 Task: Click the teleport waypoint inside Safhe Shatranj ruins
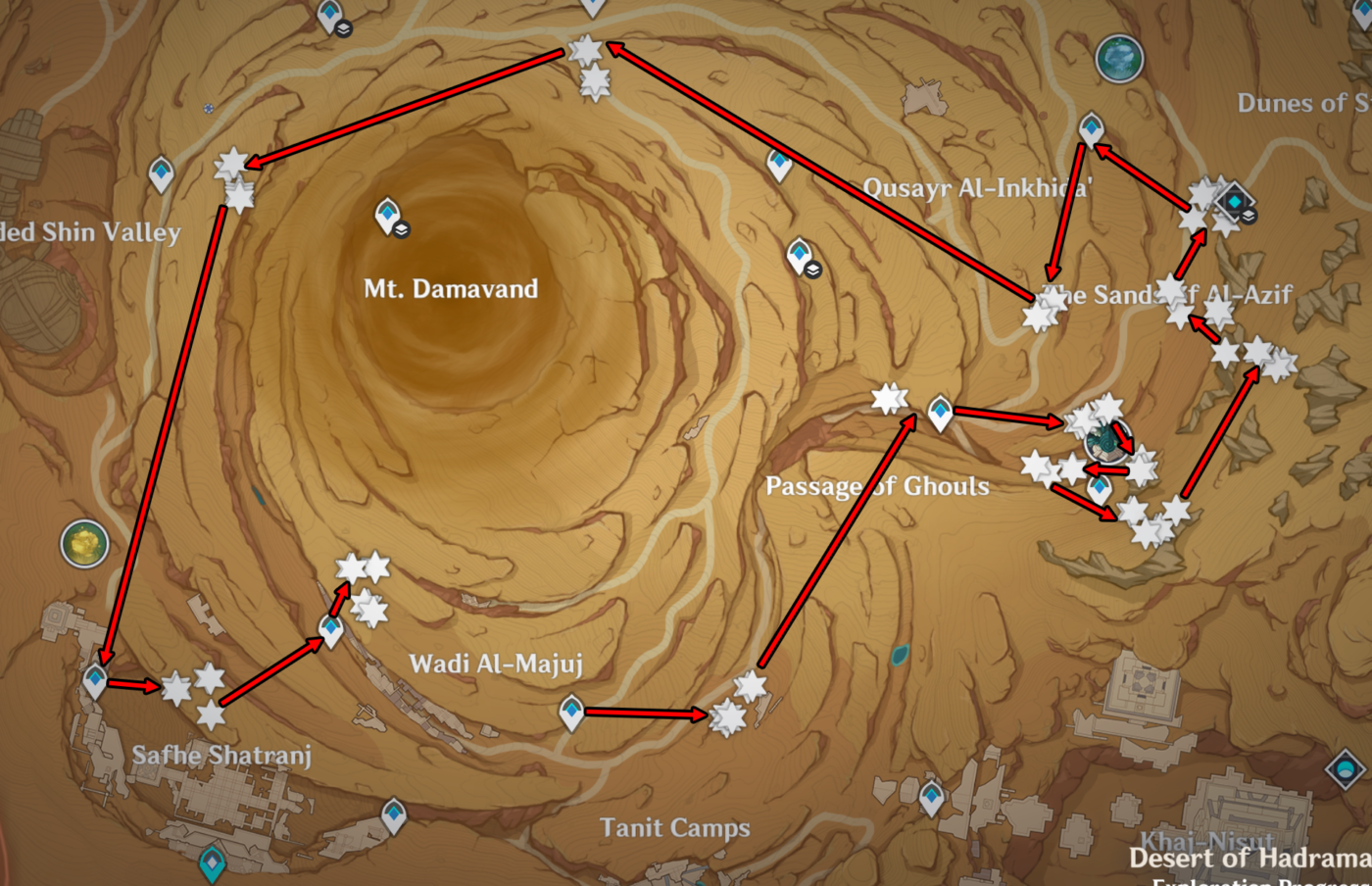tap(93, 678)
